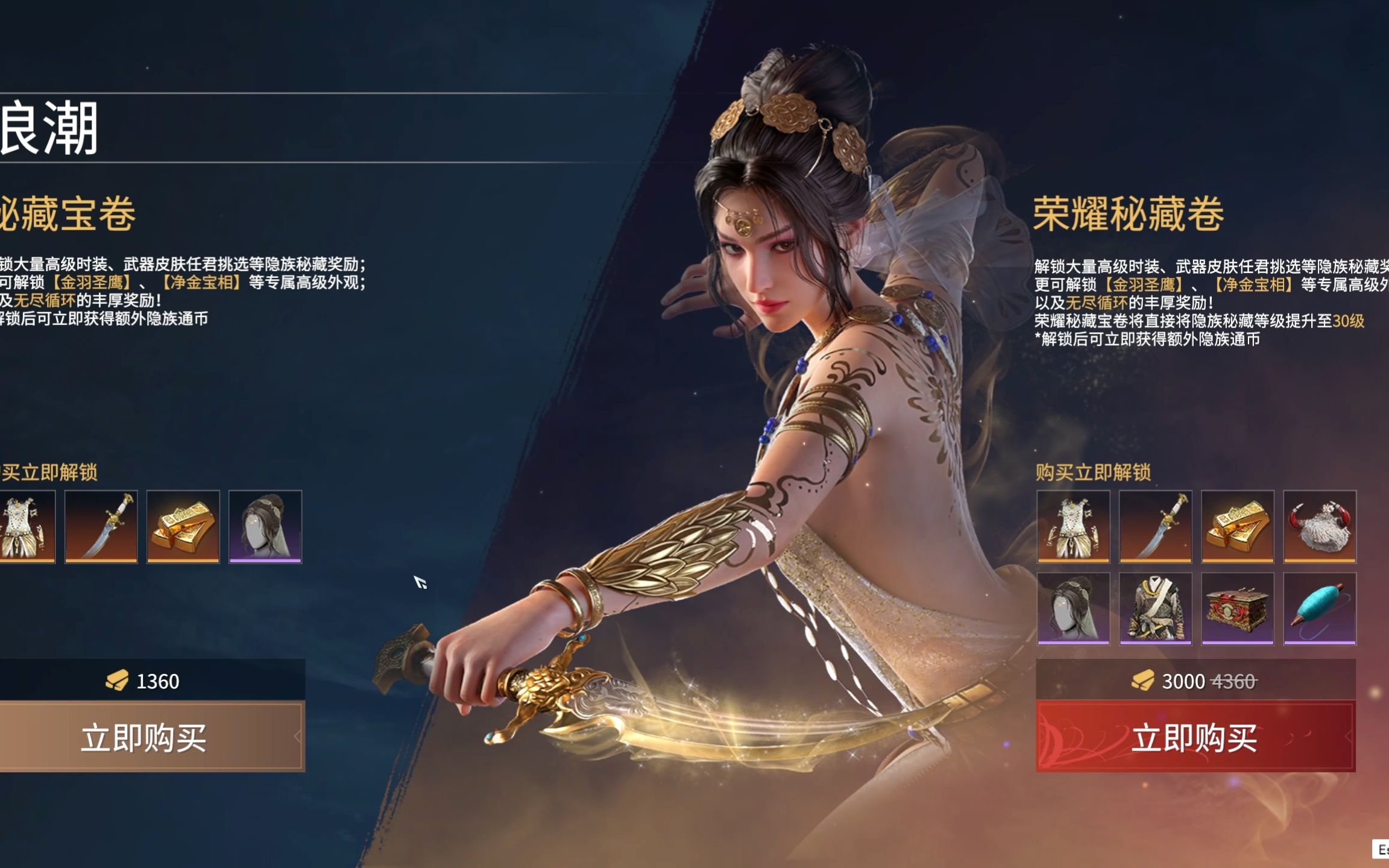Open the red treasure chest reward icon
This screenshot has width=1389, height=868.
[x=1236, y=609]
